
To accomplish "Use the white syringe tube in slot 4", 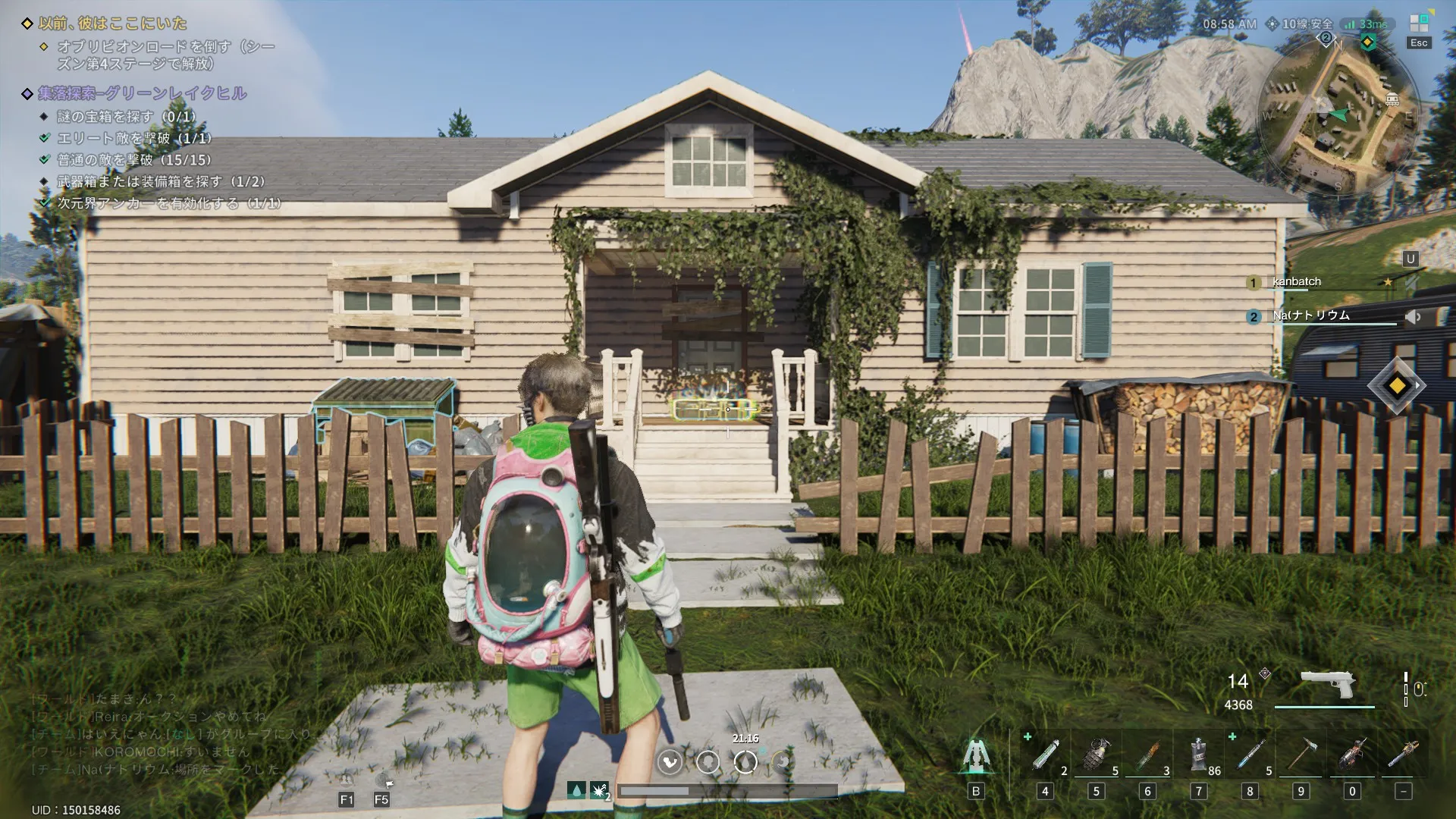I will [x=1045, y=755].
